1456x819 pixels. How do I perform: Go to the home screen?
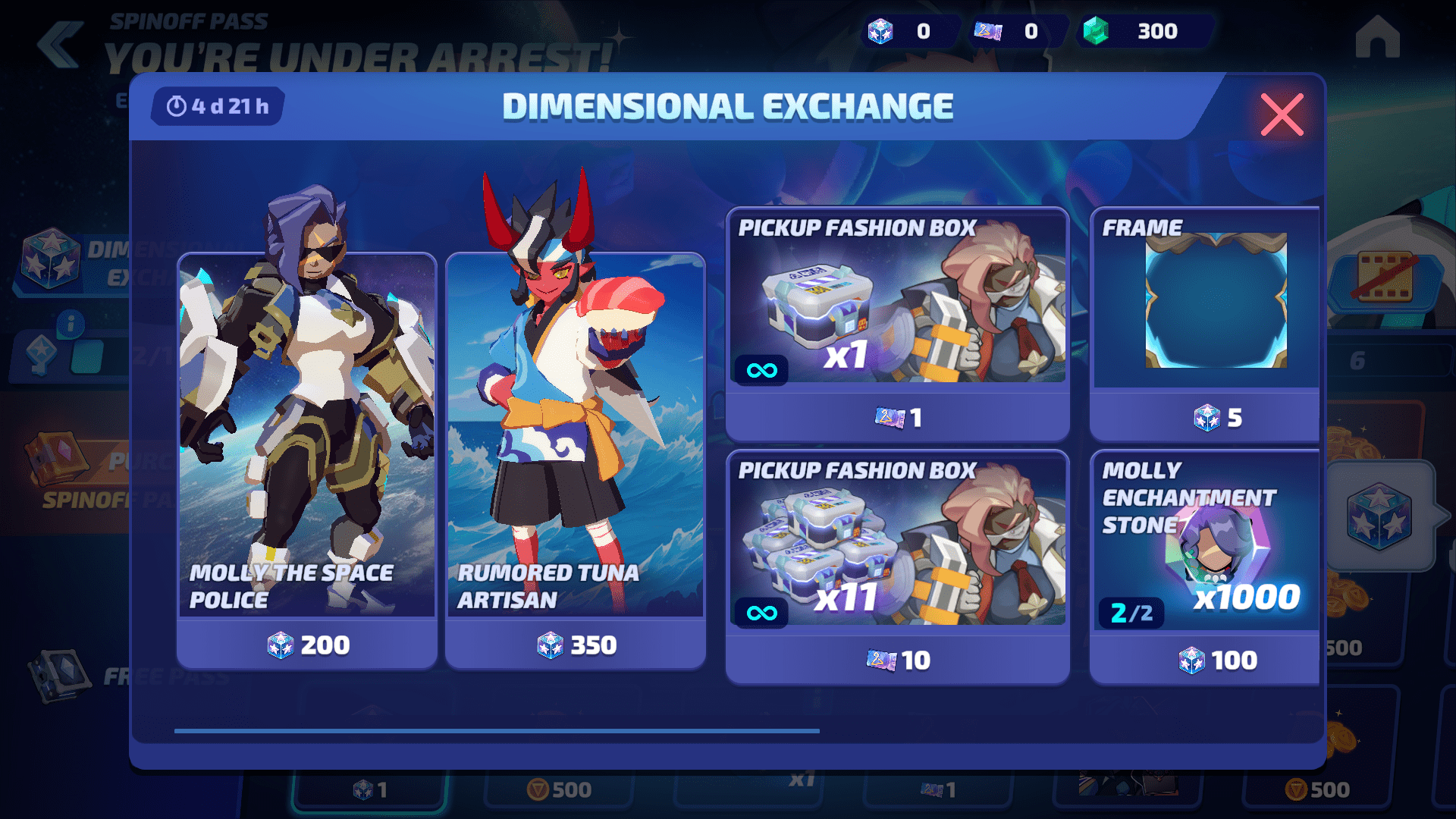(1377, 38)
